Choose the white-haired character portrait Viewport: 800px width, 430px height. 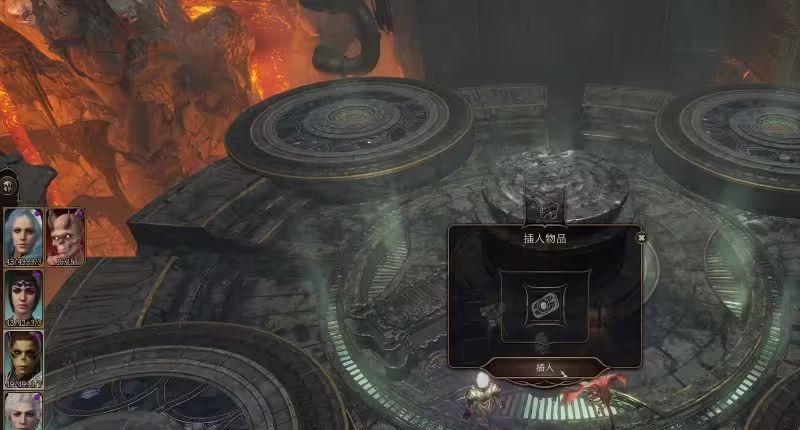point(22,412)
